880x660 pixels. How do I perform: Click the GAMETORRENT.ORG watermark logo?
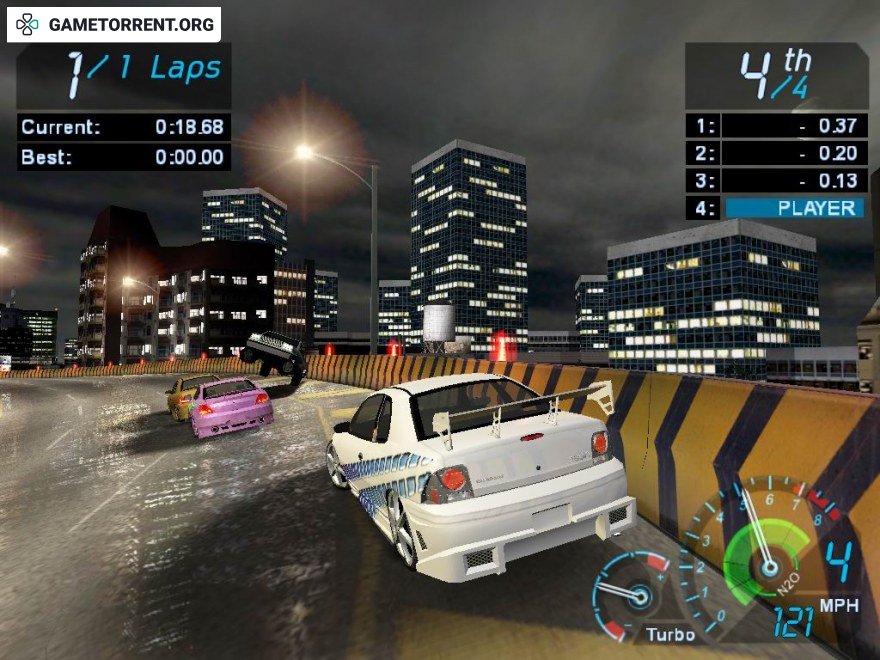(x=114, y=24)
